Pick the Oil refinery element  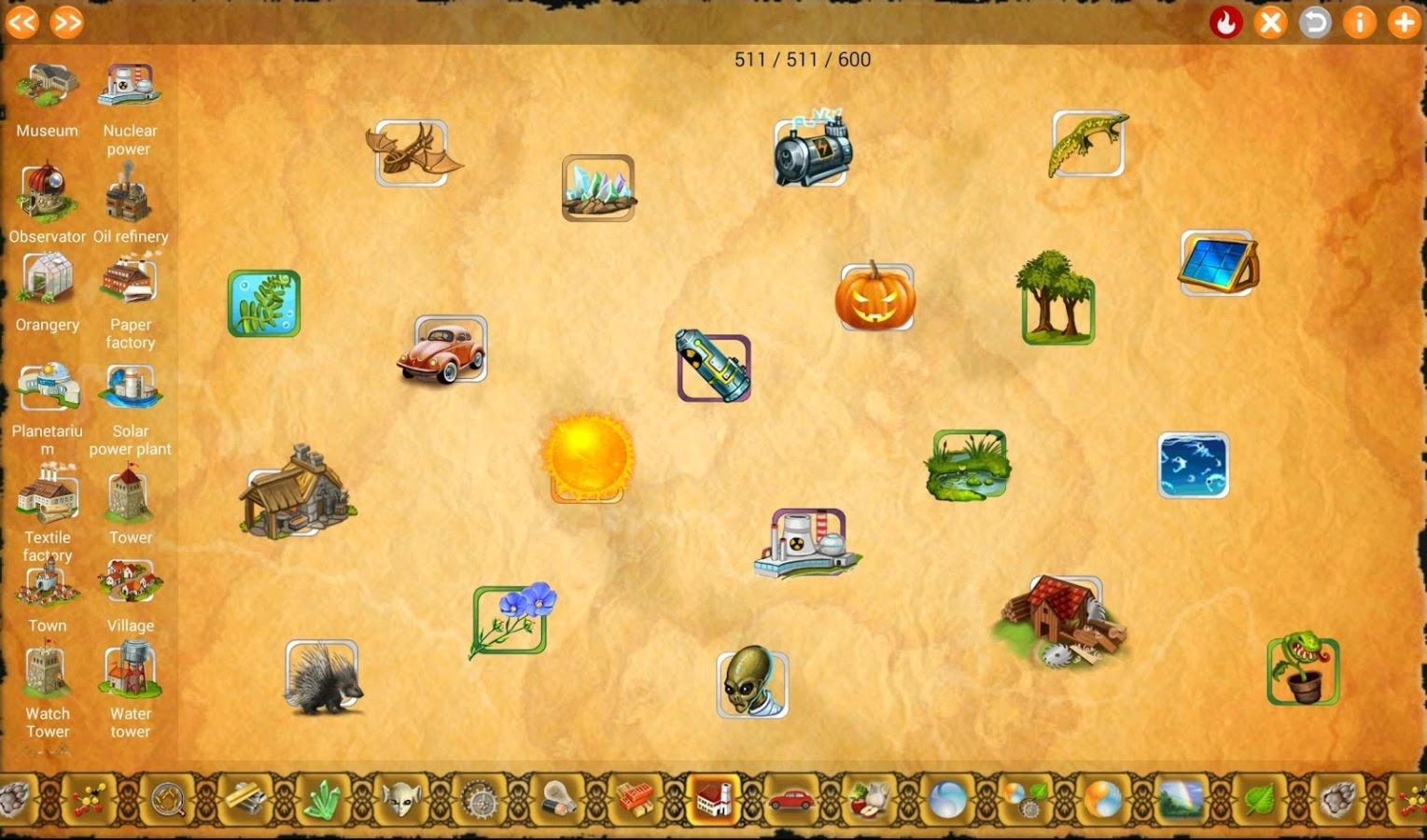click(130, 205)
